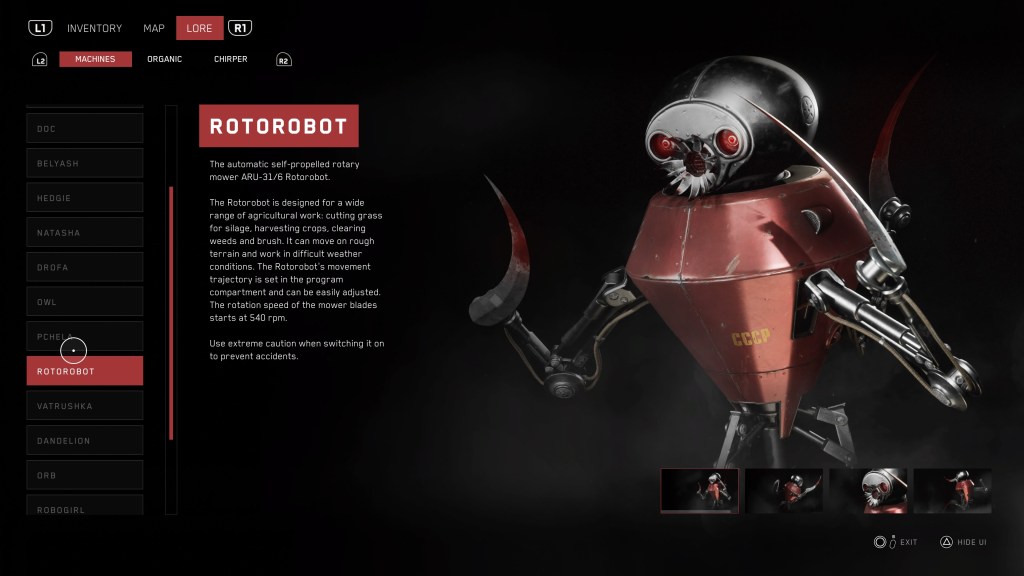Switch to the Organic category
Screen dimensions: 1024x576
point(164,59)
